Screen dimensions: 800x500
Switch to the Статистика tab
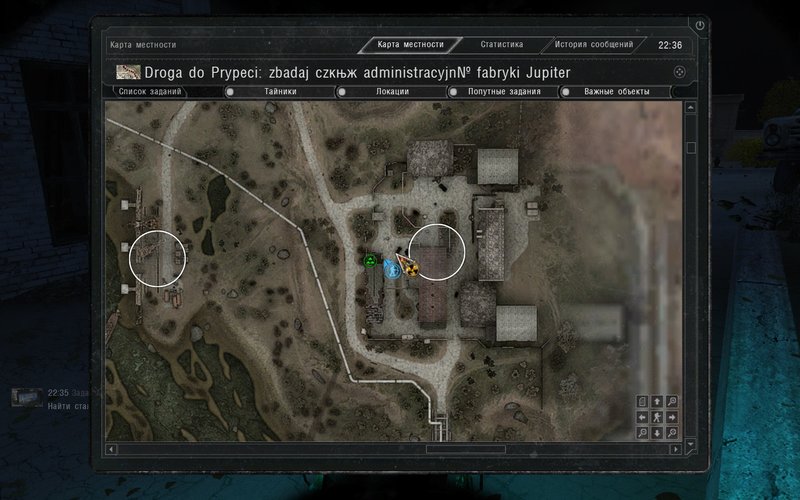click(501, 45)
